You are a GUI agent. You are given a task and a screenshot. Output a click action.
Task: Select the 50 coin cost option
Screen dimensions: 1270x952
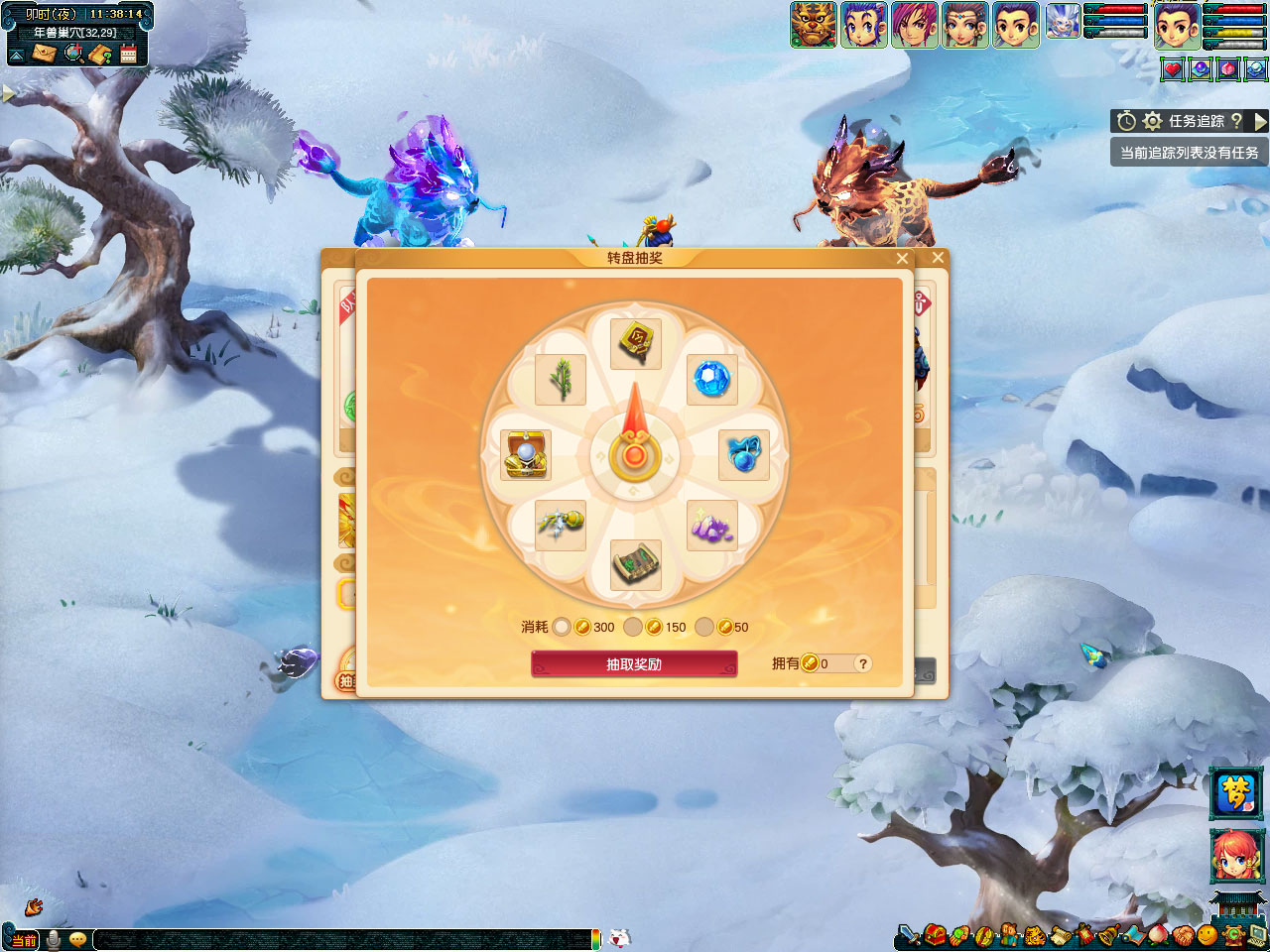[704, 627]
